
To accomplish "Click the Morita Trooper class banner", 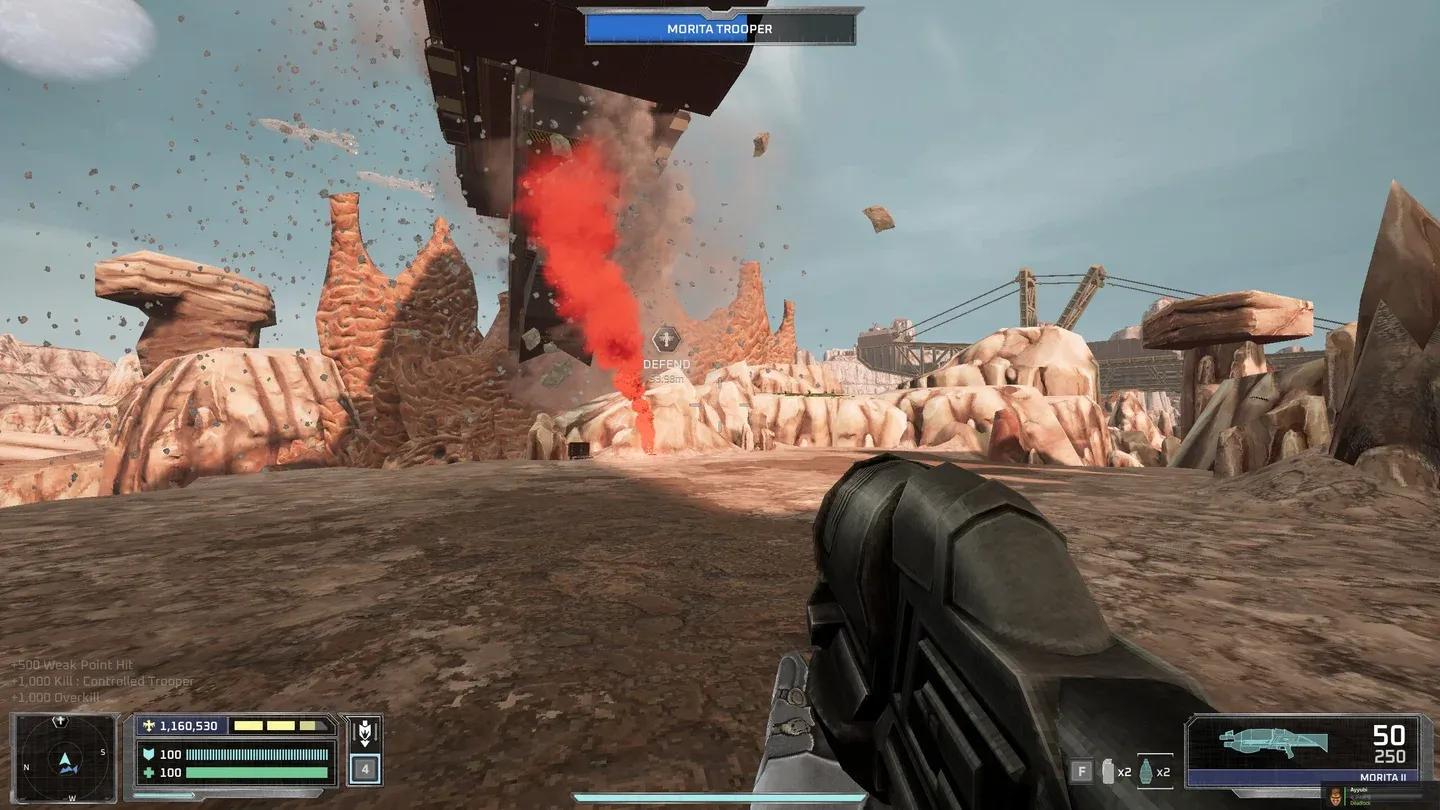I will (720, 29).
